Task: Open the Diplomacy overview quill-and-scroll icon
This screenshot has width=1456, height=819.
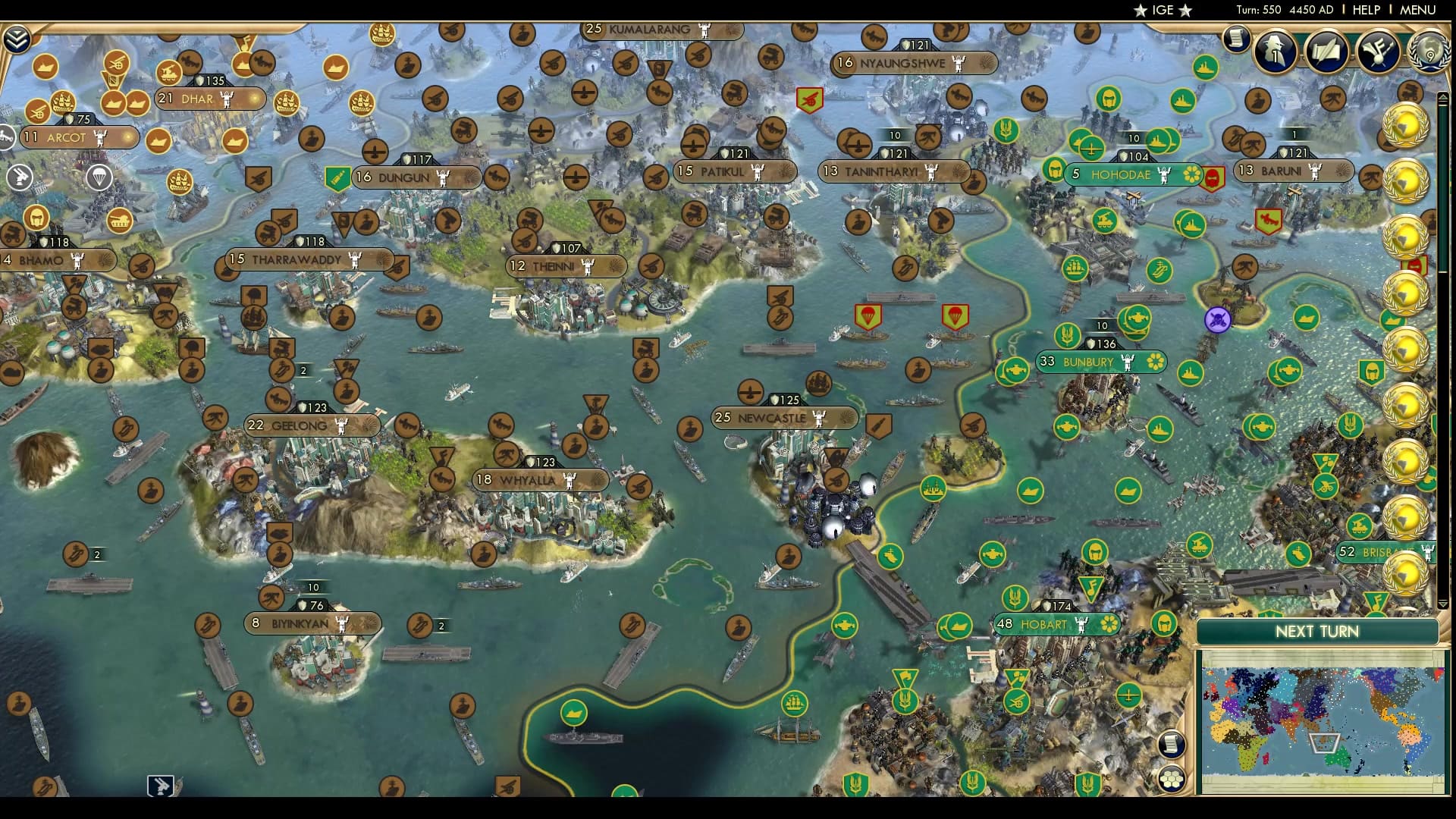Action: 1326,52
